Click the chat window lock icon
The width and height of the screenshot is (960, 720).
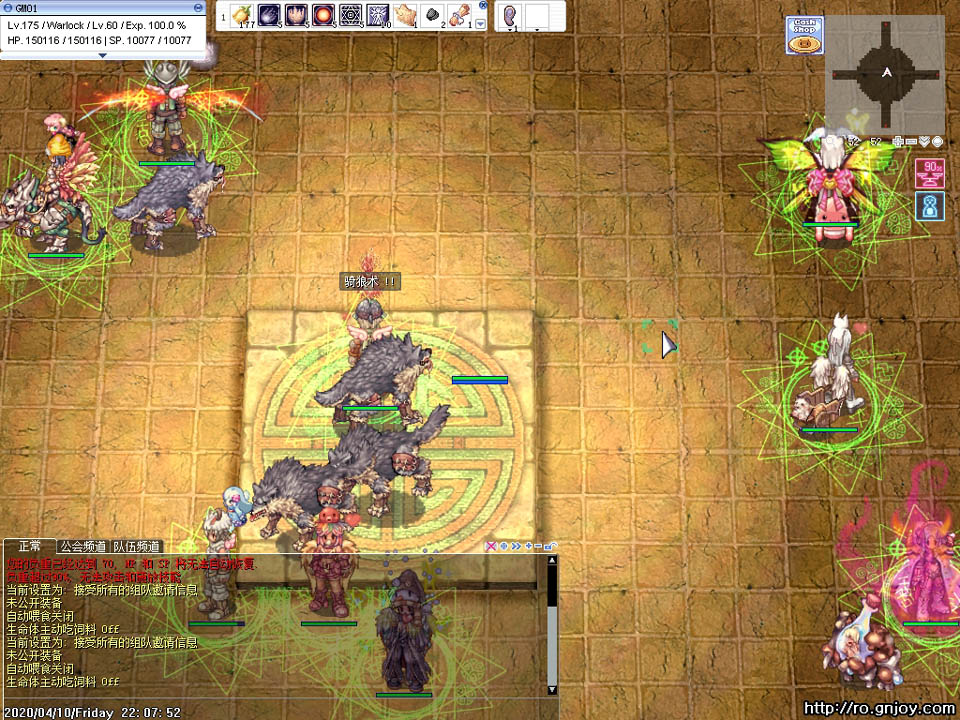click(x=551, y=546)
